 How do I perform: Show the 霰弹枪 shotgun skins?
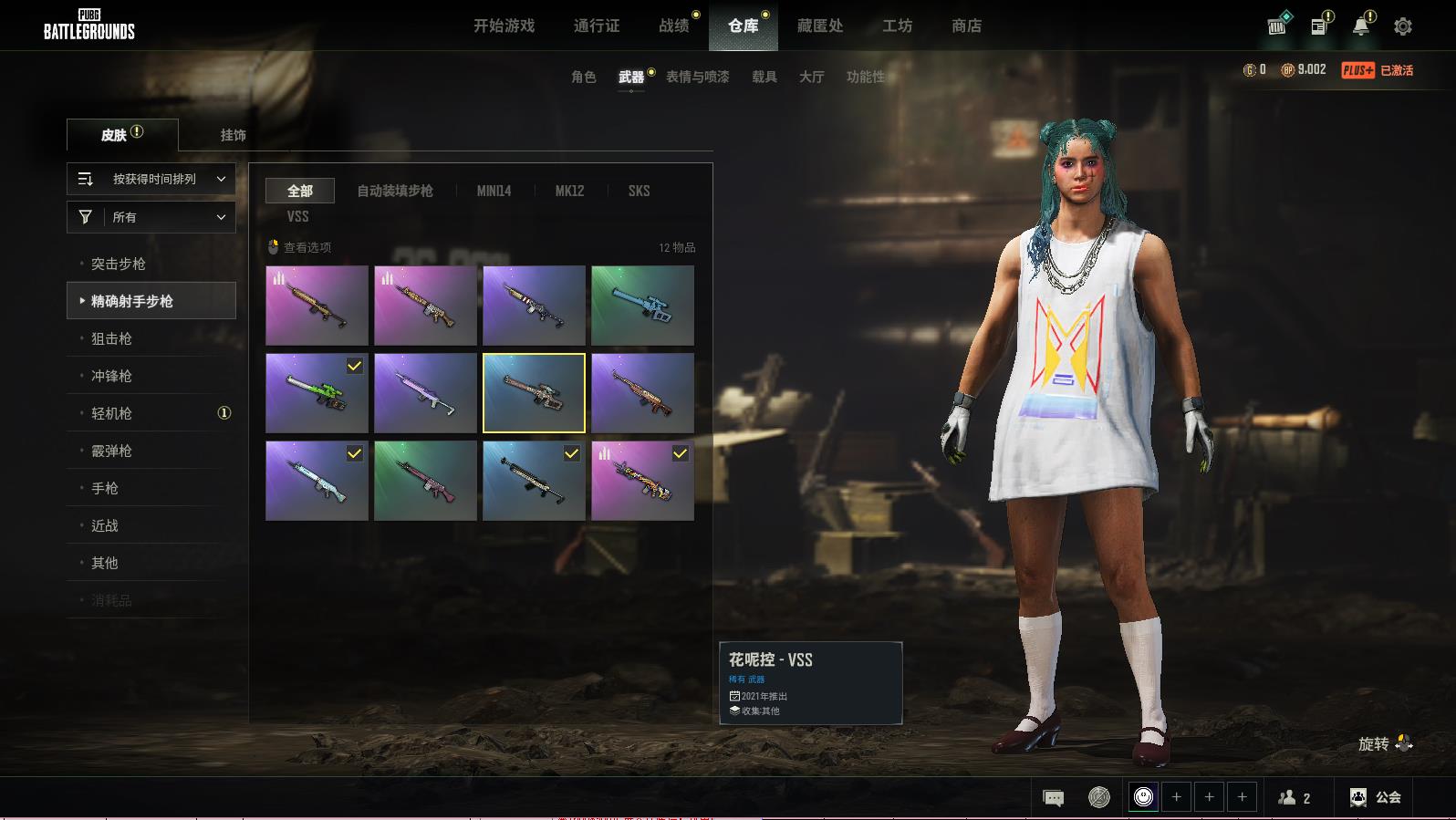(x=111, y=451)
